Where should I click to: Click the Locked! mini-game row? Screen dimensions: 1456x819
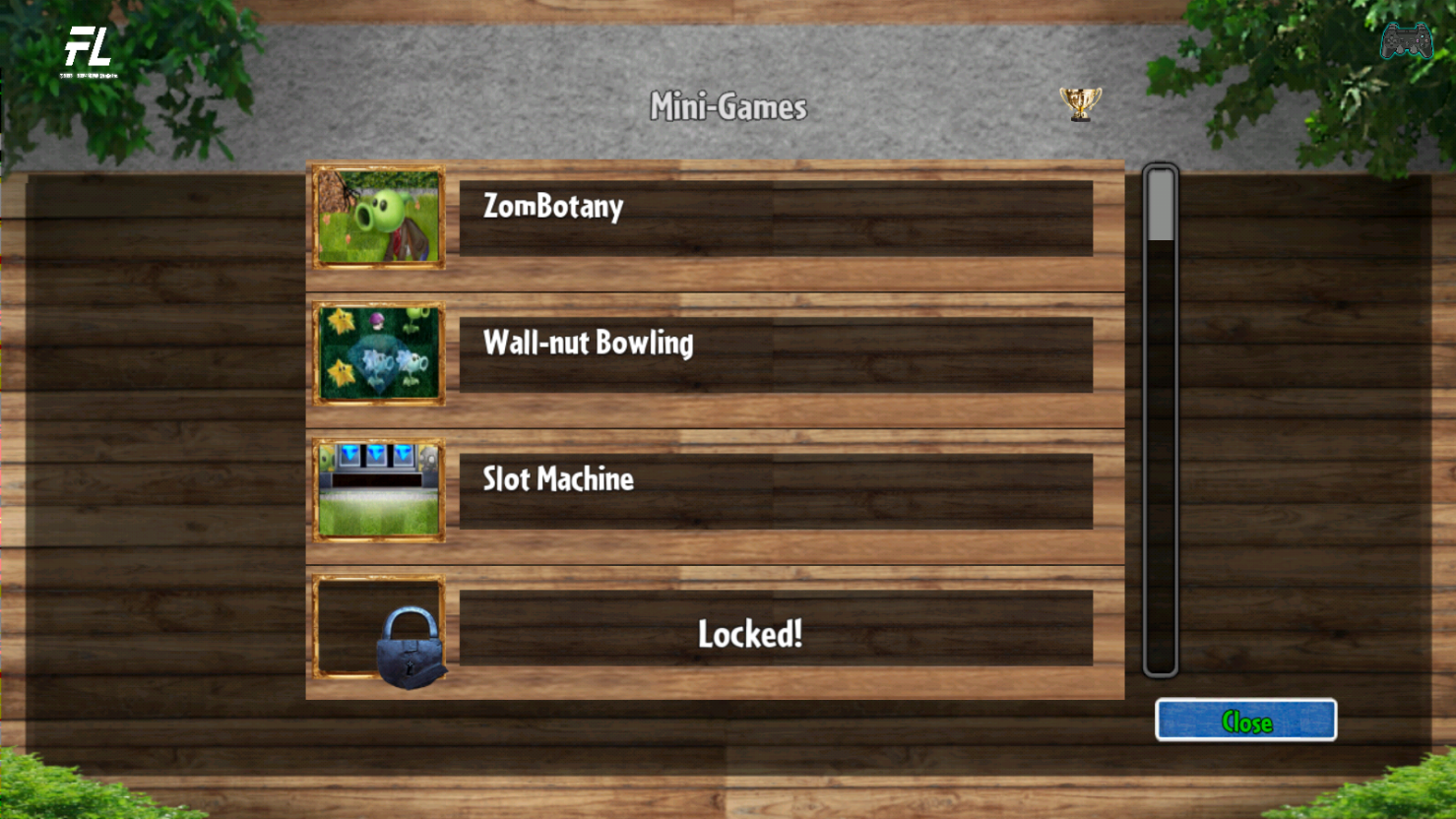point(775,628)
